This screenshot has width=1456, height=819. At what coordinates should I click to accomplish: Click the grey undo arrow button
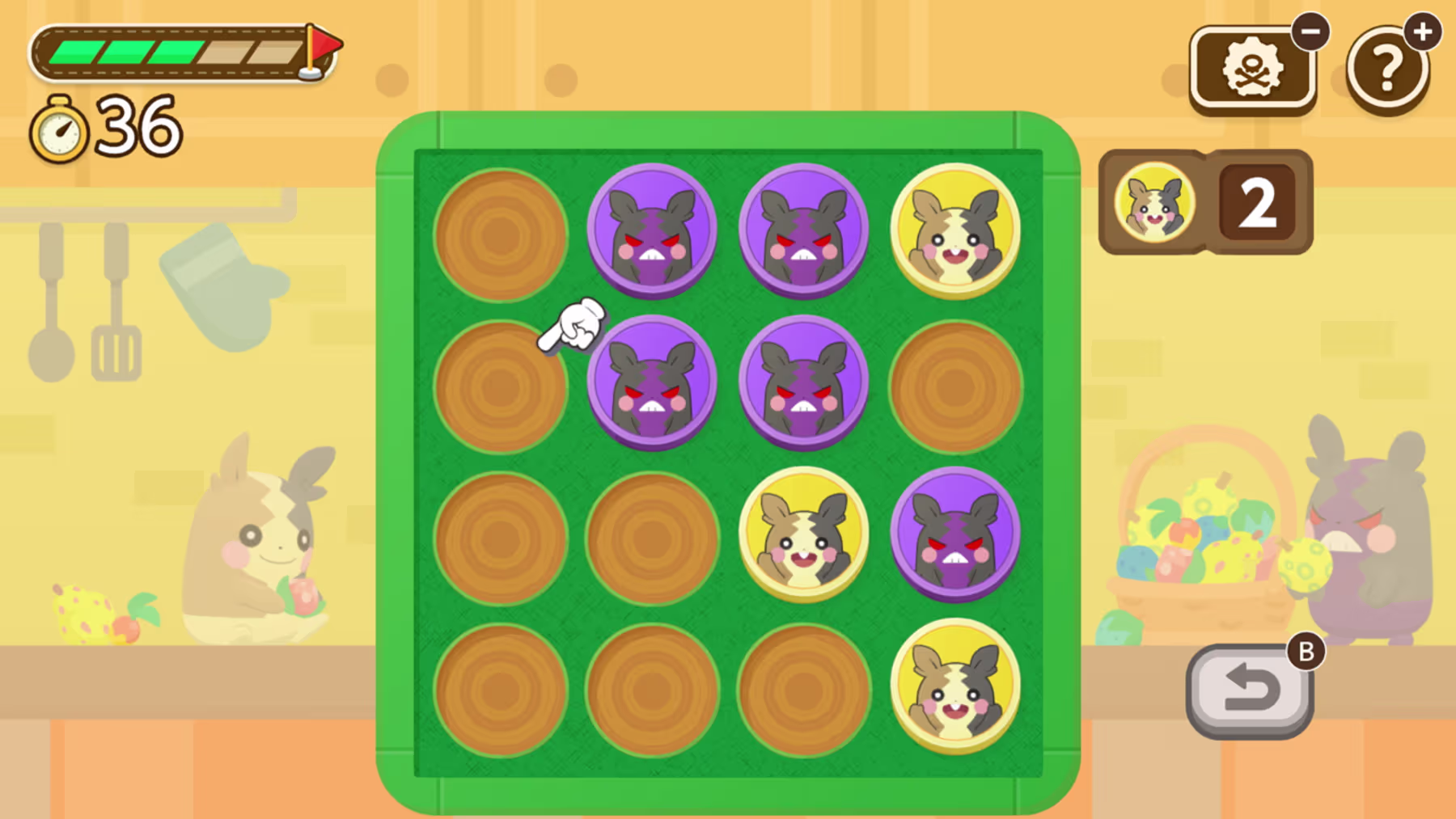point(1250,691)
